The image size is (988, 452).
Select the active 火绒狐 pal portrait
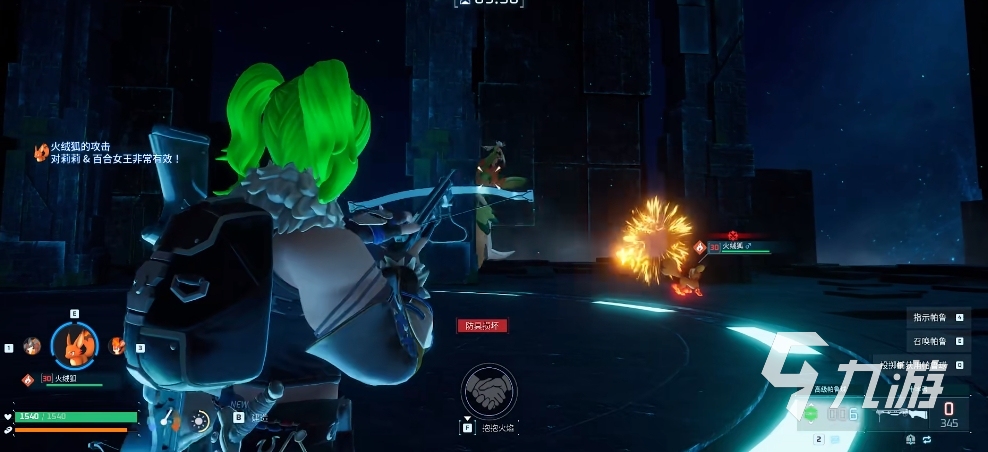(x=74, y=346)
